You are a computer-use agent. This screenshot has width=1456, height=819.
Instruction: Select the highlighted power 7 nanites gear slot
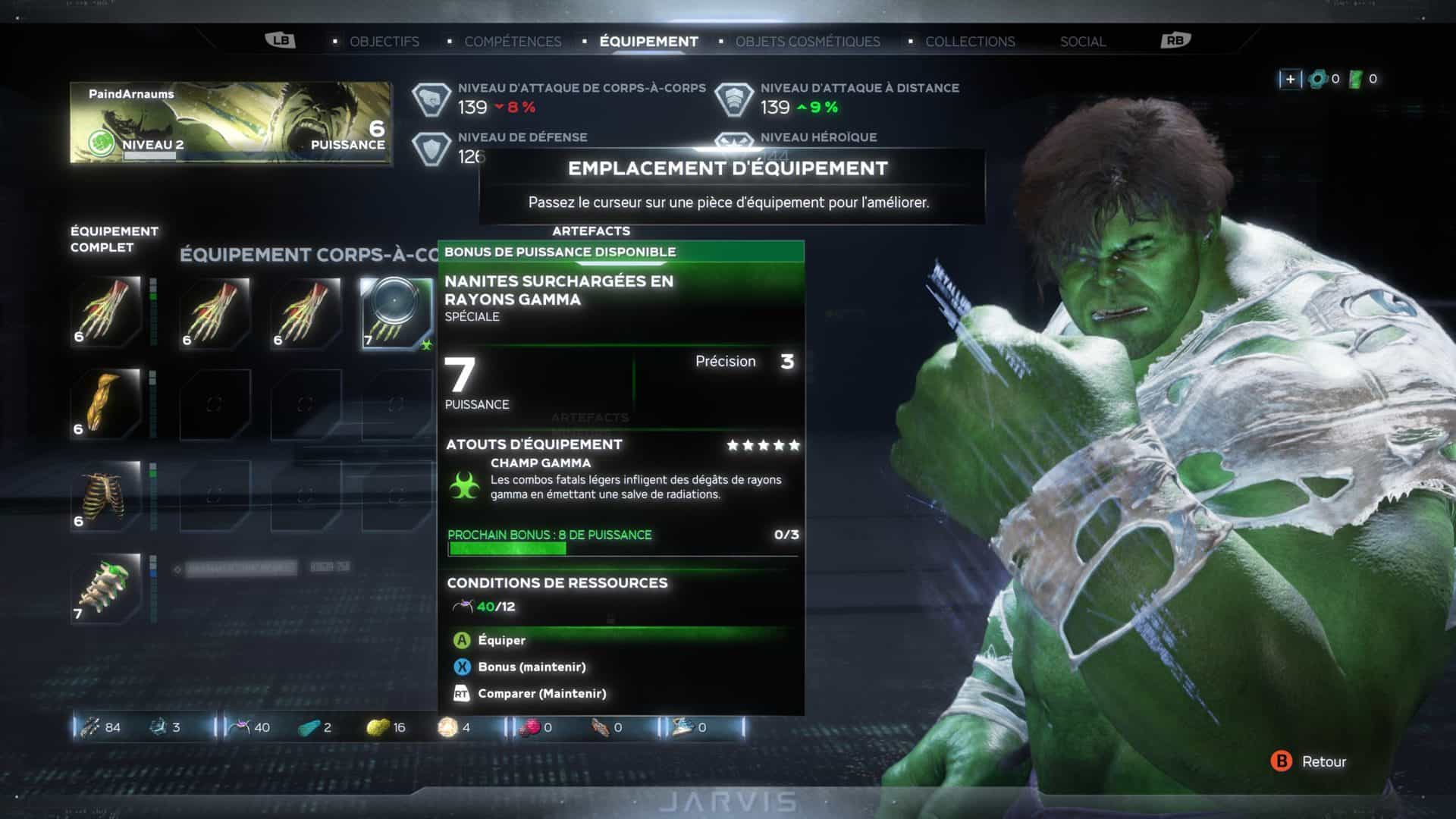[x=396, y=312]
